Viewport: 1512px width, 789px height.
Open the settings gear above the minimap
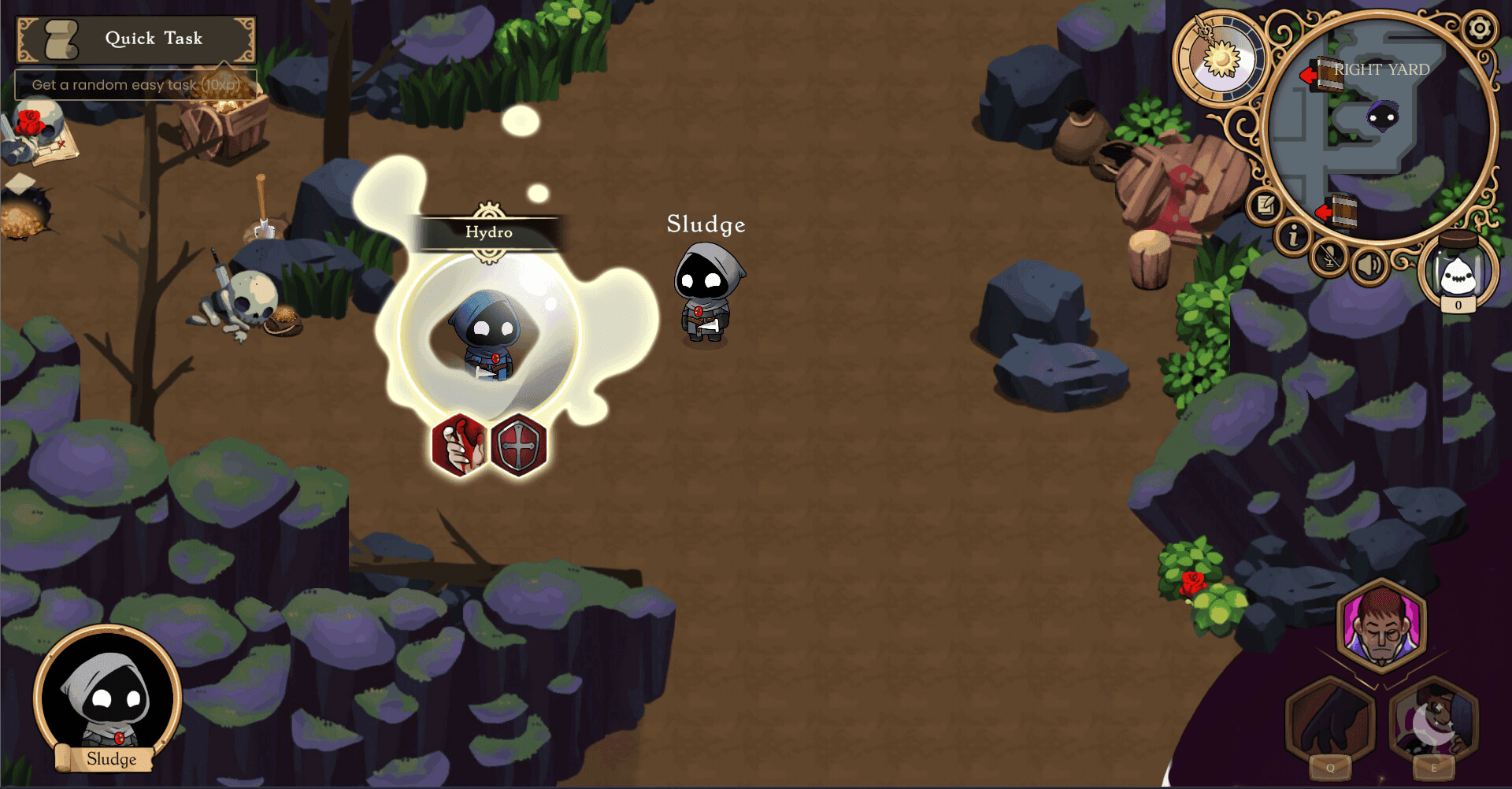pos(1481,28)
